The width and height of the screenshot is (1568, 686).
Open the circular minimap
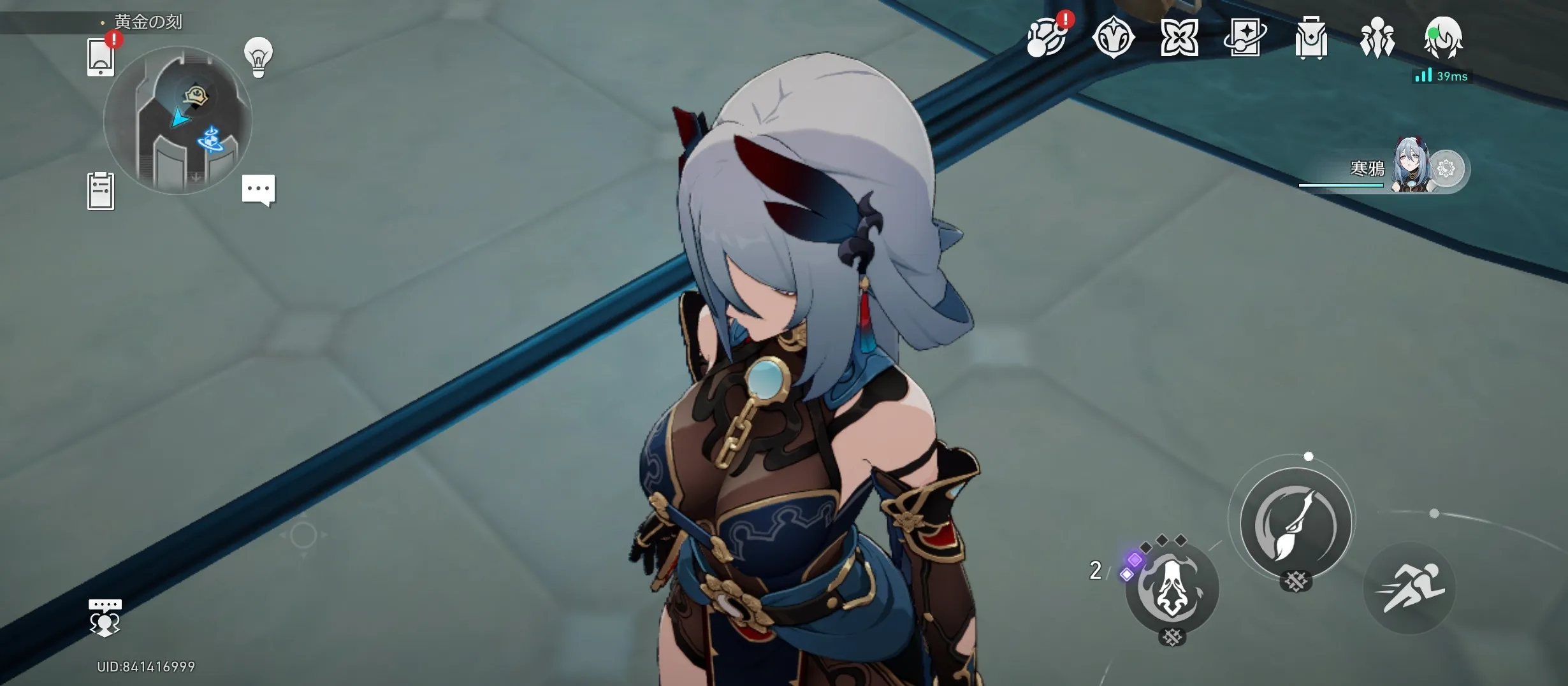coord(178,120)
